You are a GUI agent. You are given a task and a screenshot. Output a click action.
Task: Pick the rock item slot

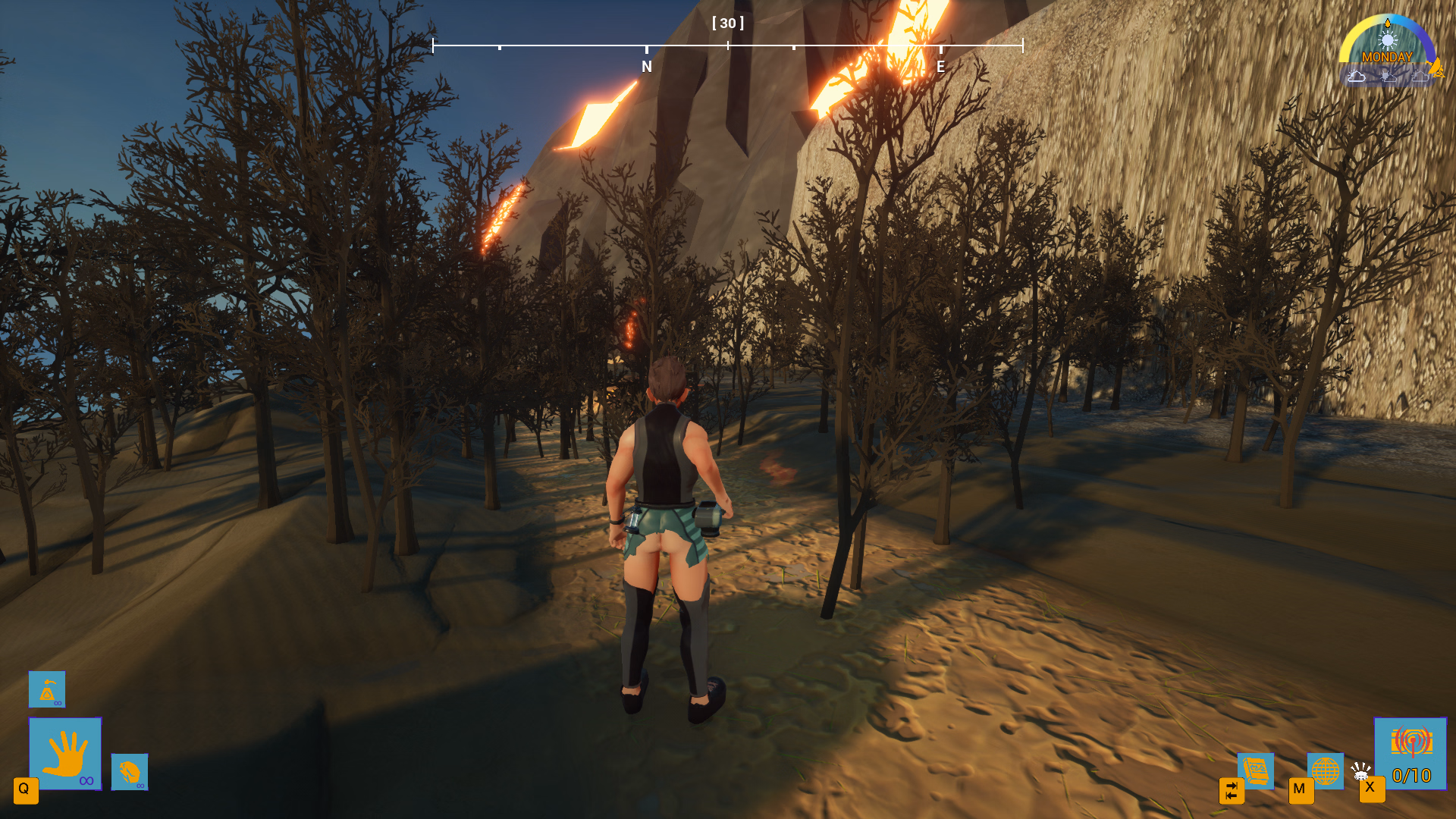click(x=130, y=772)
